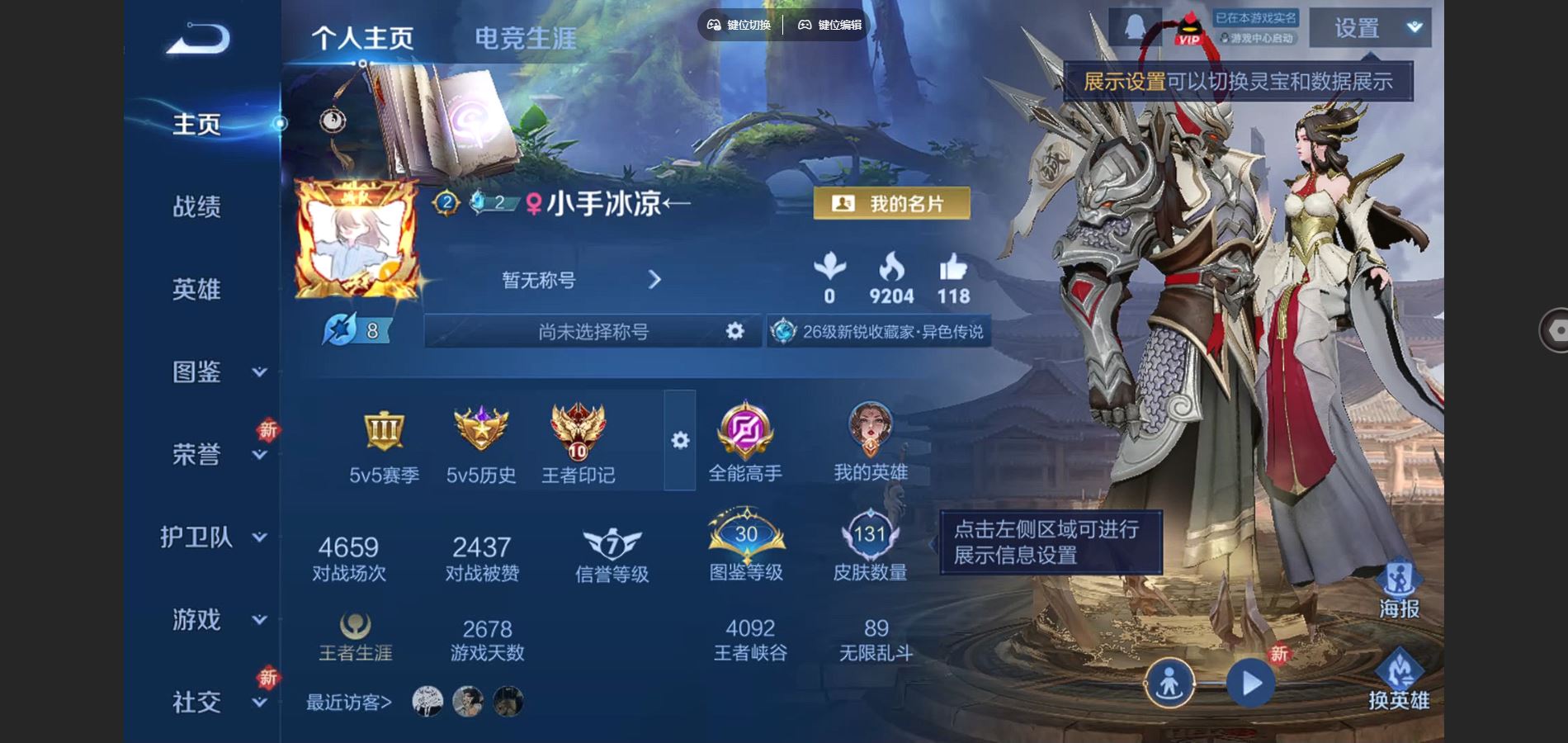Select 英雄 in the sidebar
The height and width of the screenshot is (743, 1568).
tap(196, 289)
